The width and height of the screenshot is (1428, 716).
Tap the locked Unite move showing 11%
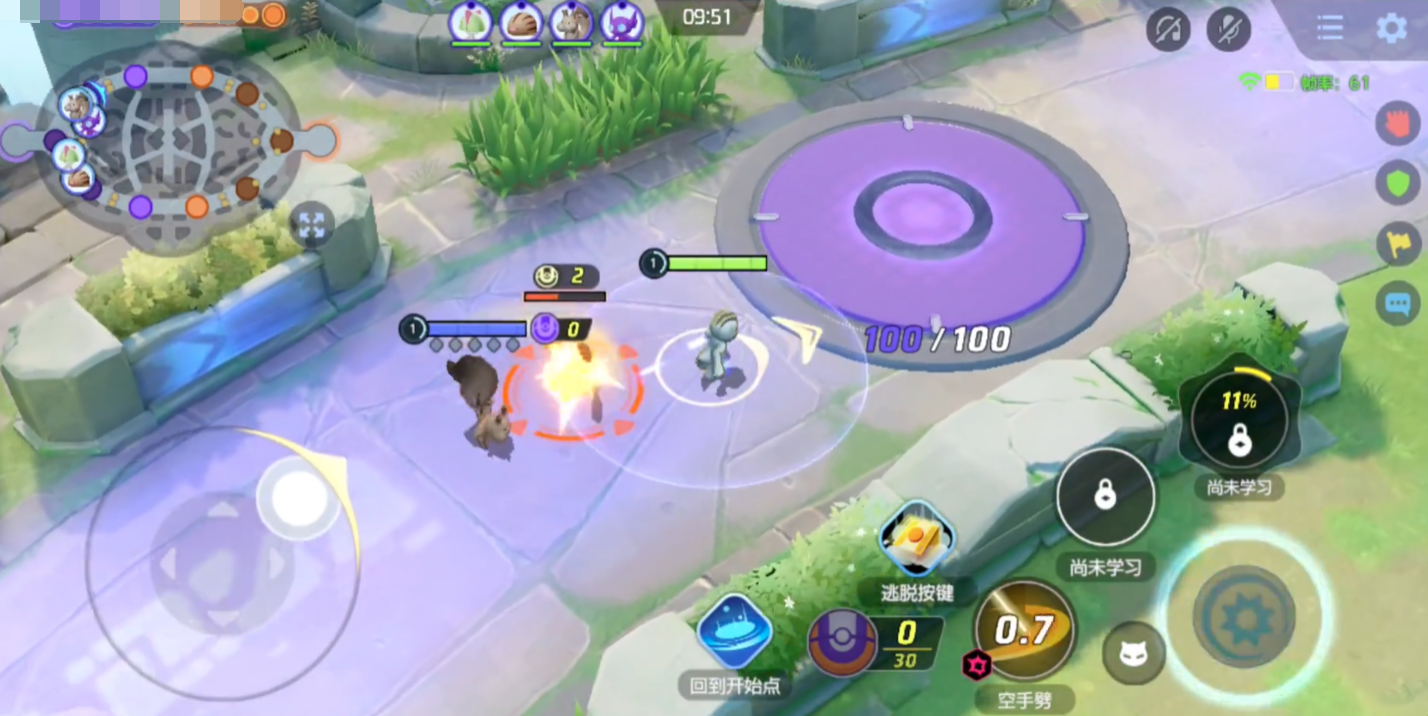click(x=1239, y=423)
